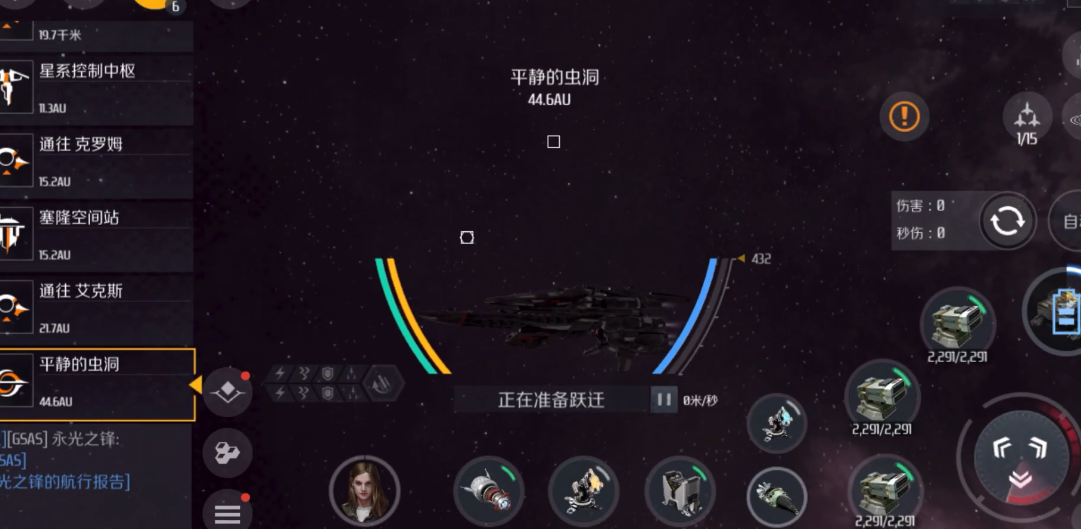Open the drone fleet 1/15 icon
The image size is (1081, 529).
(1027, 120)
